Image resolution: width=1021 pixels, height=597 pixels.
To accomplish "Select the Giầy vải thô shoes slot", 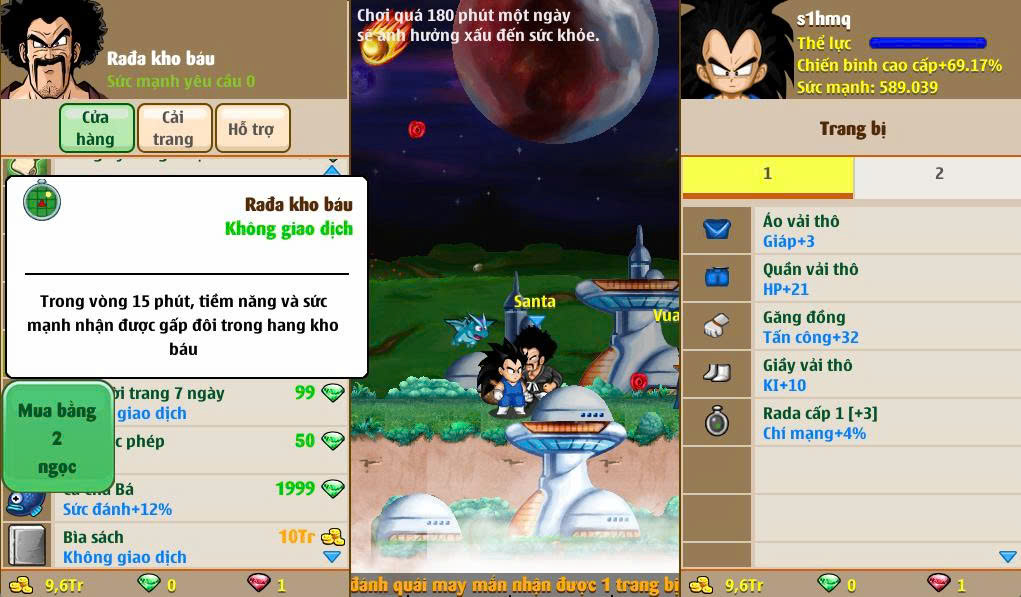I will click(x=850, y=374).
